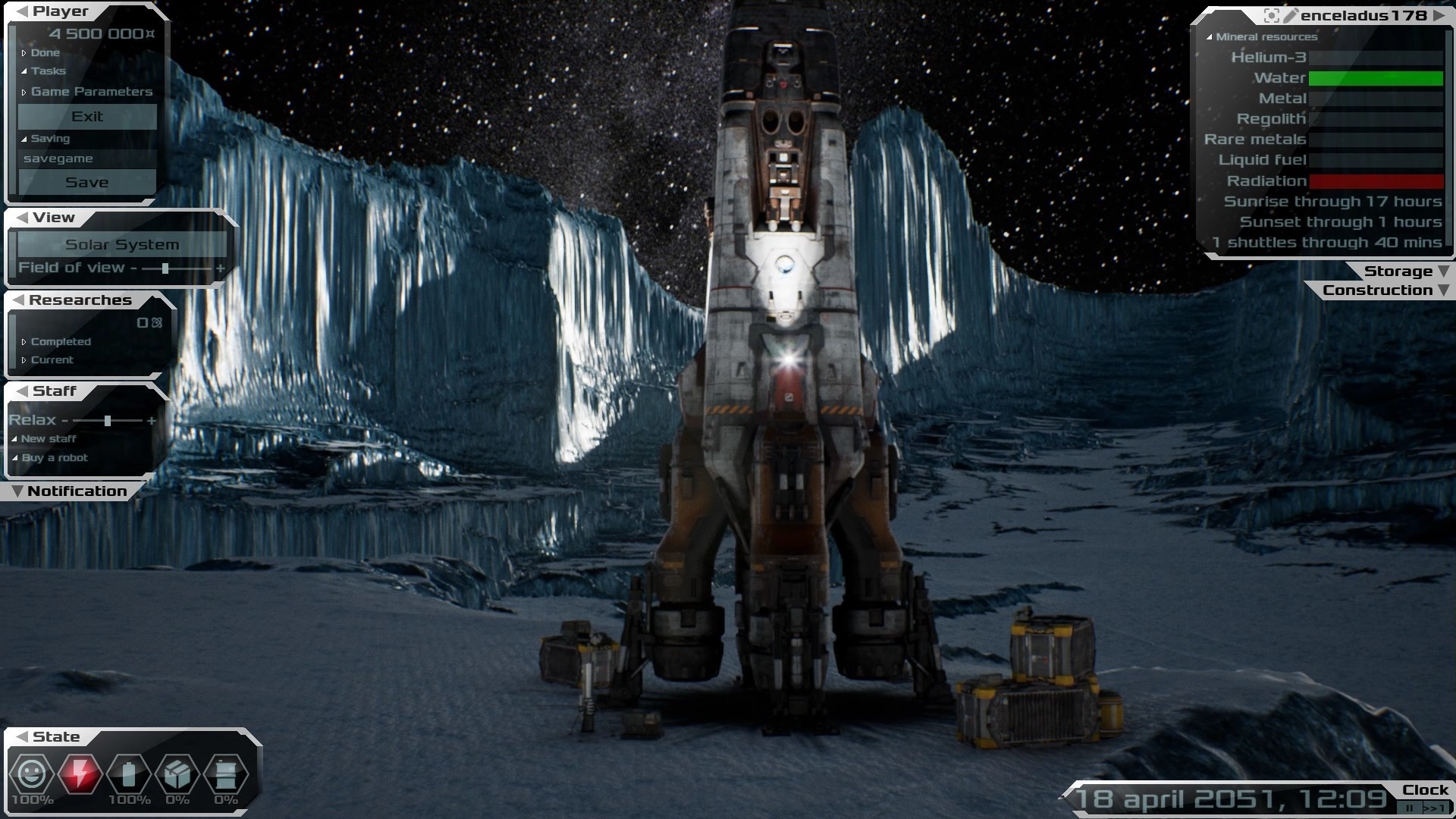Adjust the Field of view slider
1456x819 pixels.
165,268
